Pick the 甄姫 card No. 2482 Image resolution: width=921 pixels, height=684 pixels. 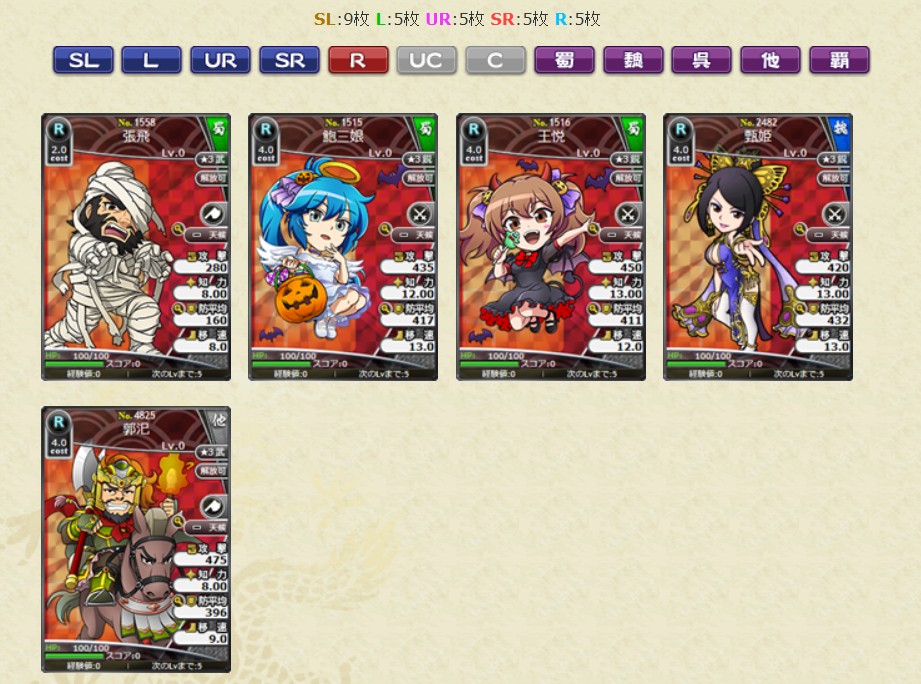pyautogui.click(x=758, y=247)
